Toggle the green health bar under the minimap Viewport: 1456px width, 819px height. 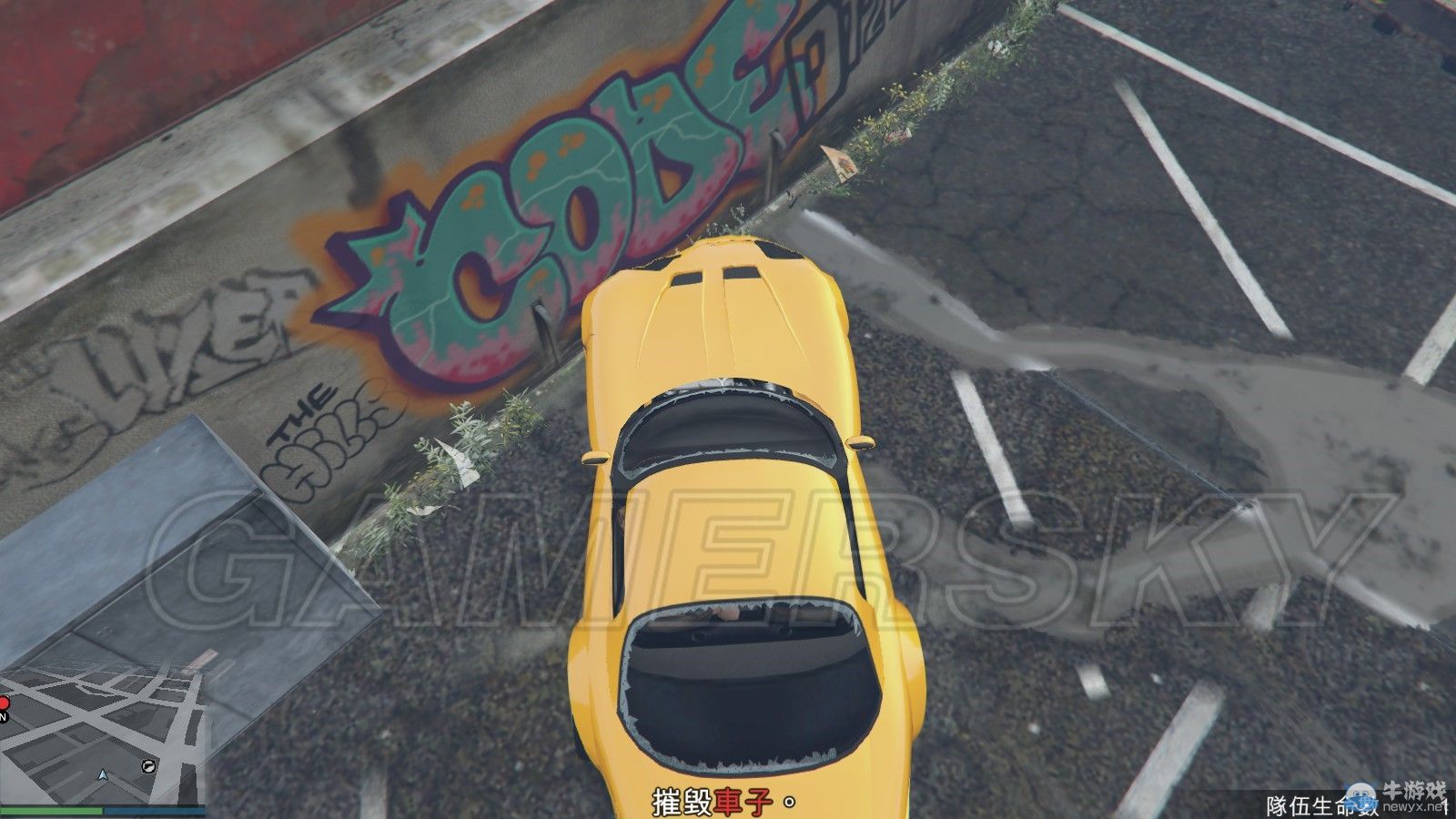(x=50, y=810)
